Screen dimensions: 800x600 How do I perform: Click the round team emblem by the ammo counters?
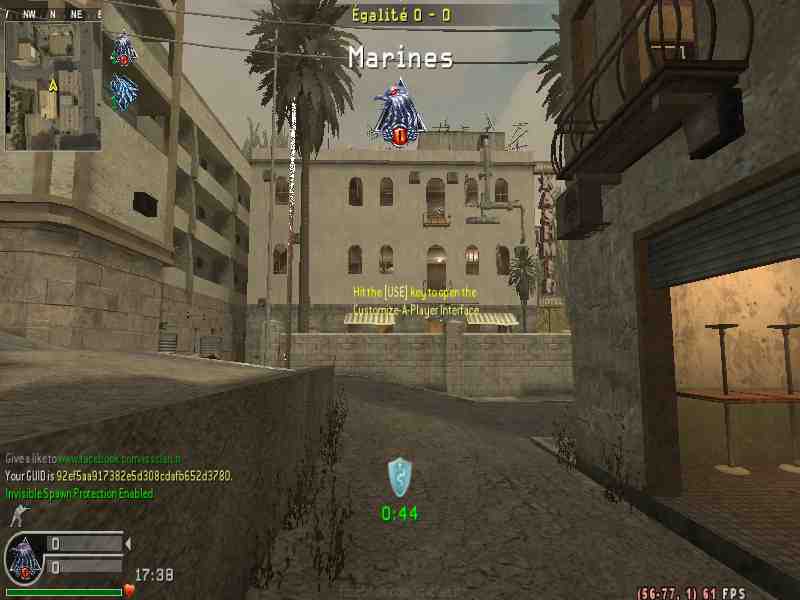pyautogui.click(x=24, y=559)
